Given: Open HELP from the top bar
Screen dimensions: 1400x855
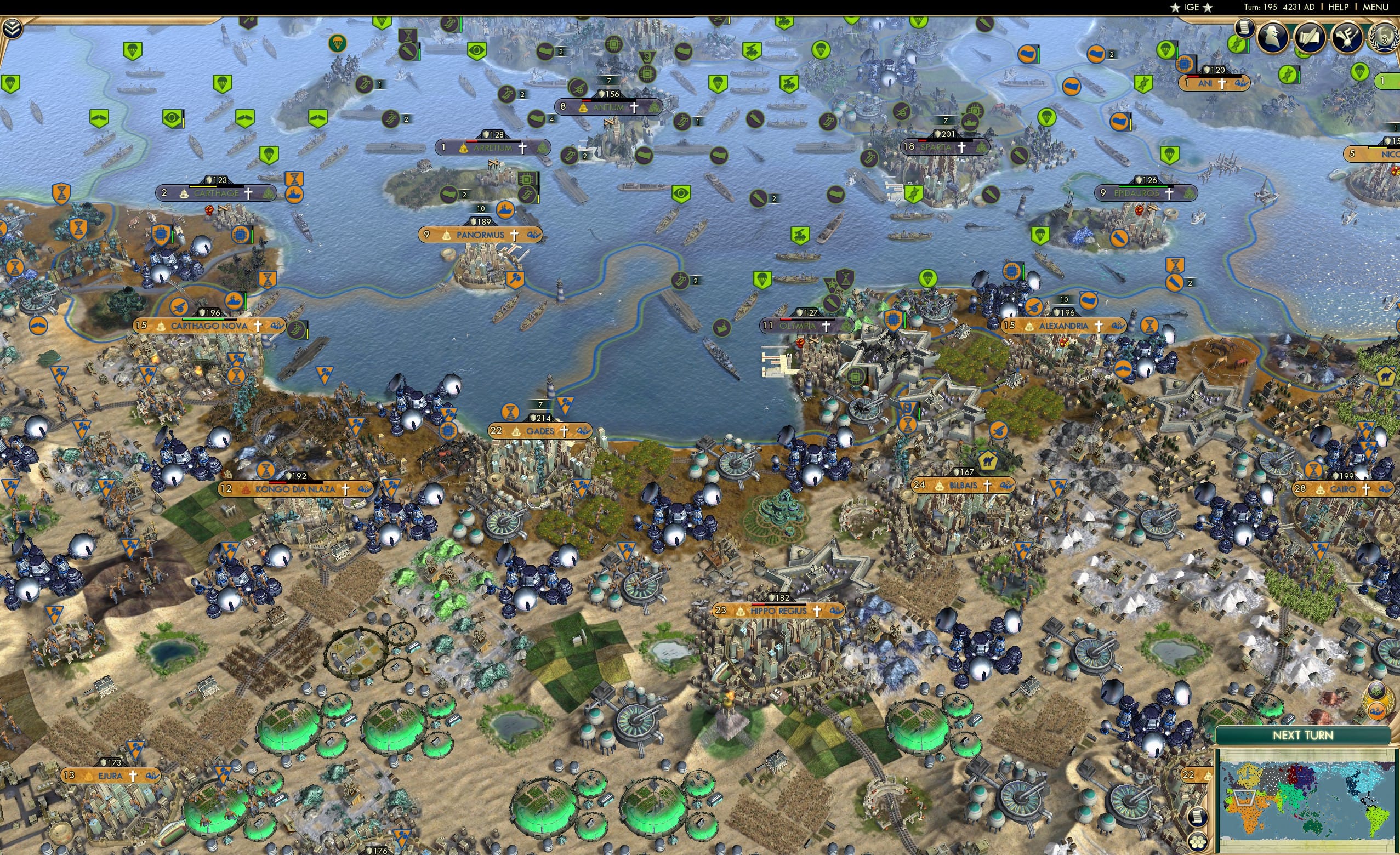Looking at the screenshot, I should pyautogui.click(x=1339, y=7).
